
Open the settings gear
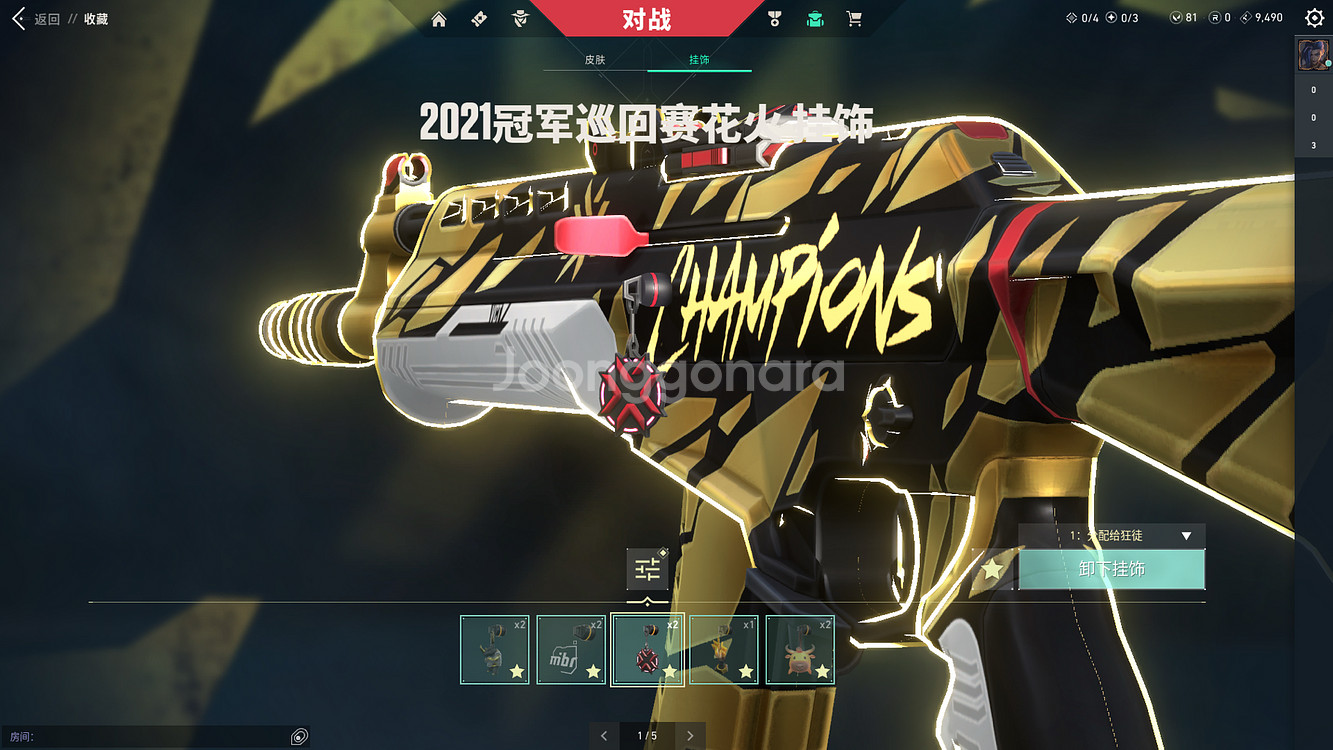1314,18
